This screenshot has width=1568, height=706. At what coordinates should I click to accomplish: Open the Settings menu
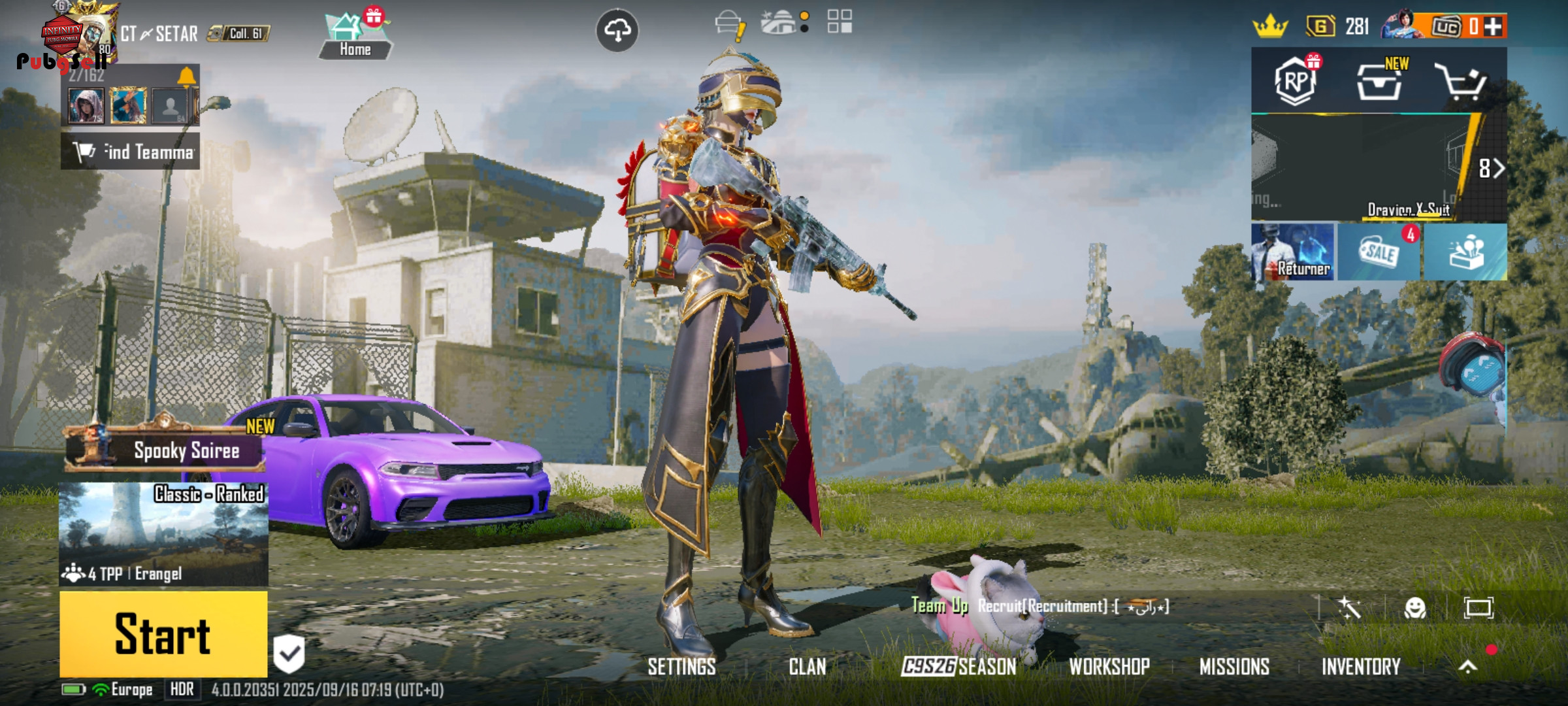pyautogui.click(x=681, y=667)
